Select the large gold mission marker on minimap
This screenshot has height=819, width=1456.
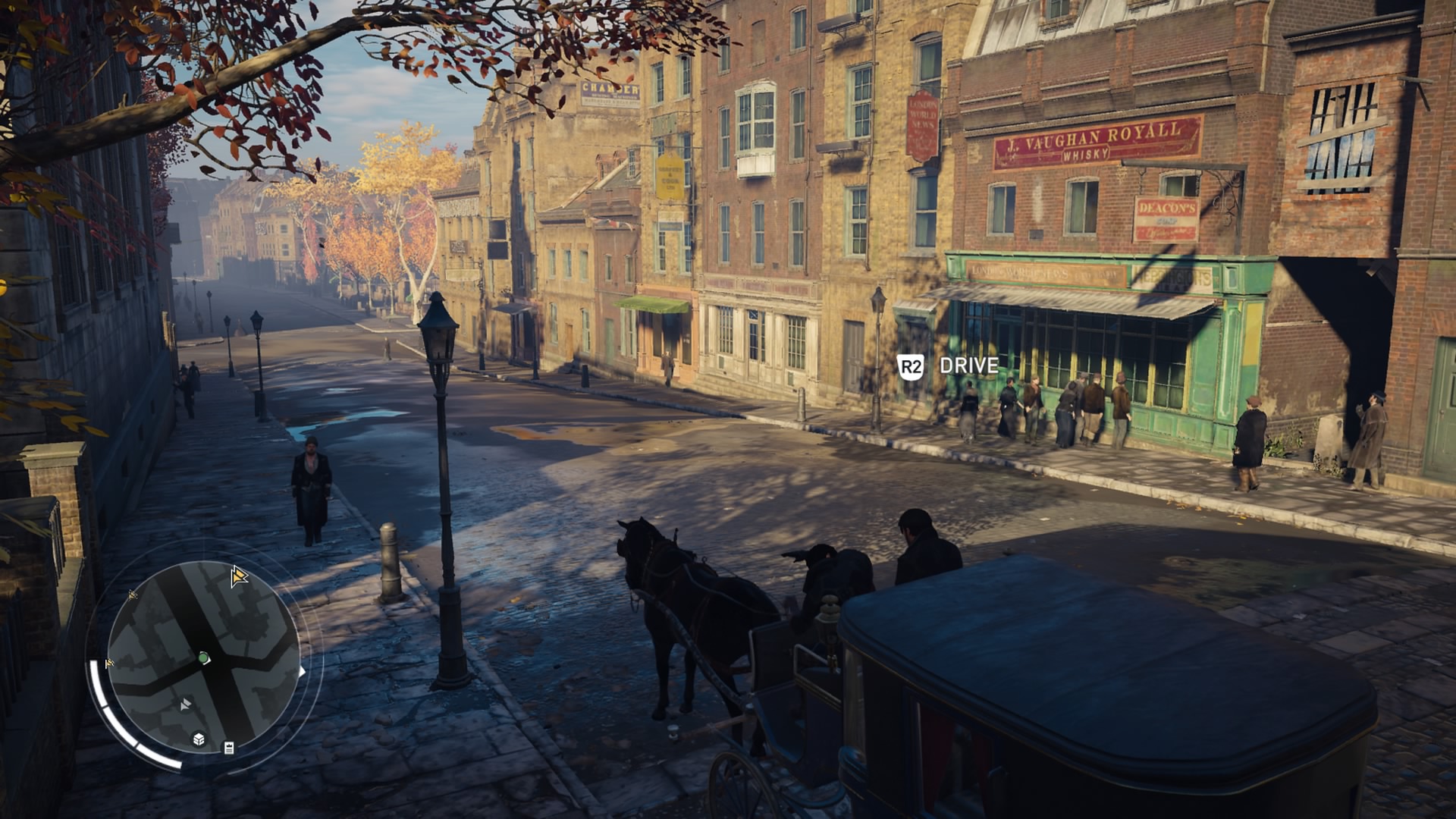point(239,577)
